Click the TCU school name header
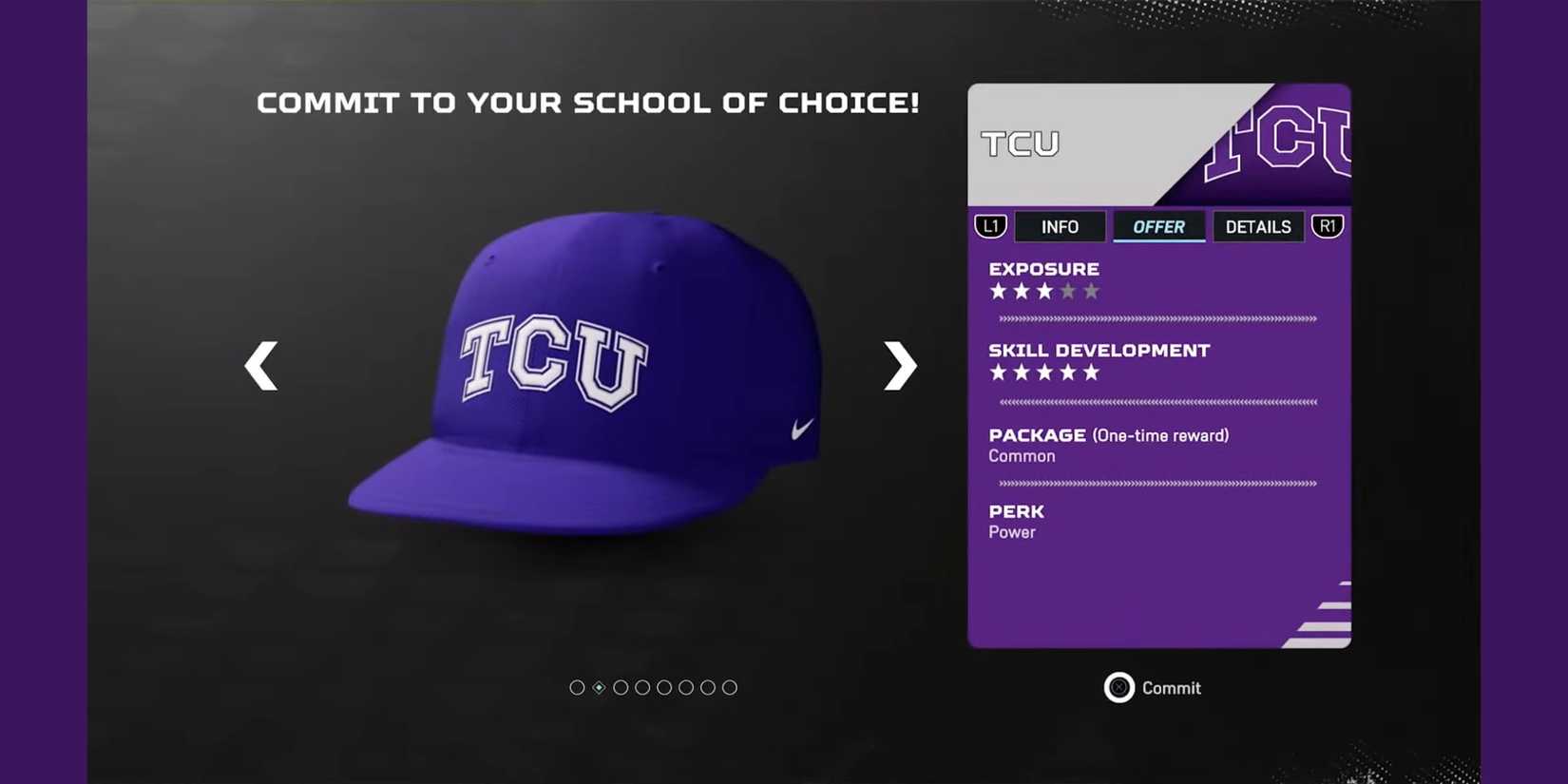 point(1020,143)
